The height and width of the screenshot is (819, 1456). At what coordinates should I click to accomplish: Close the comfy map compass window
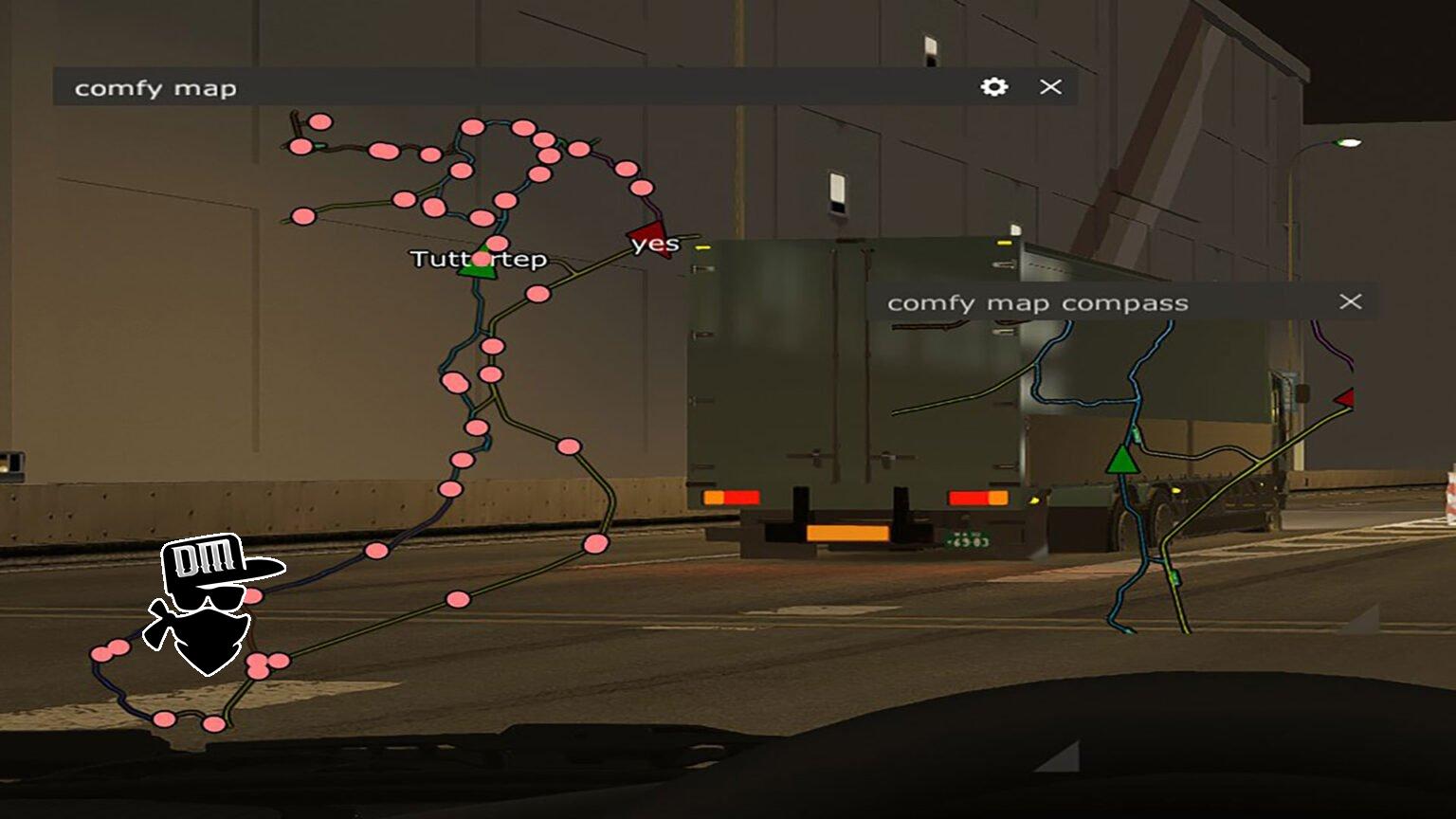tap(1350, 301)
